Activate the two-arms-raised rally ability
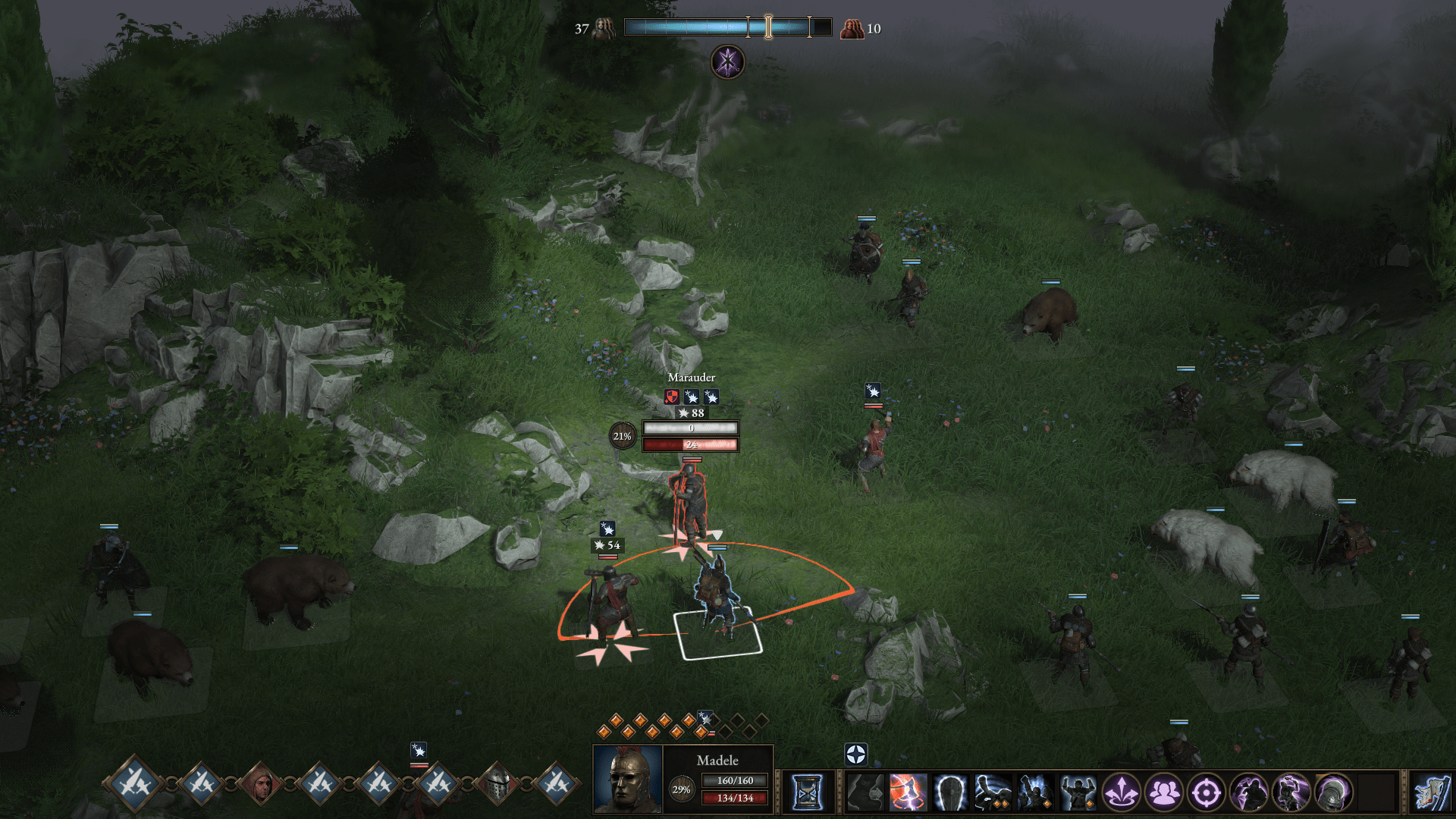The width and height of the screenshot is (1456, 819). 1078,792
